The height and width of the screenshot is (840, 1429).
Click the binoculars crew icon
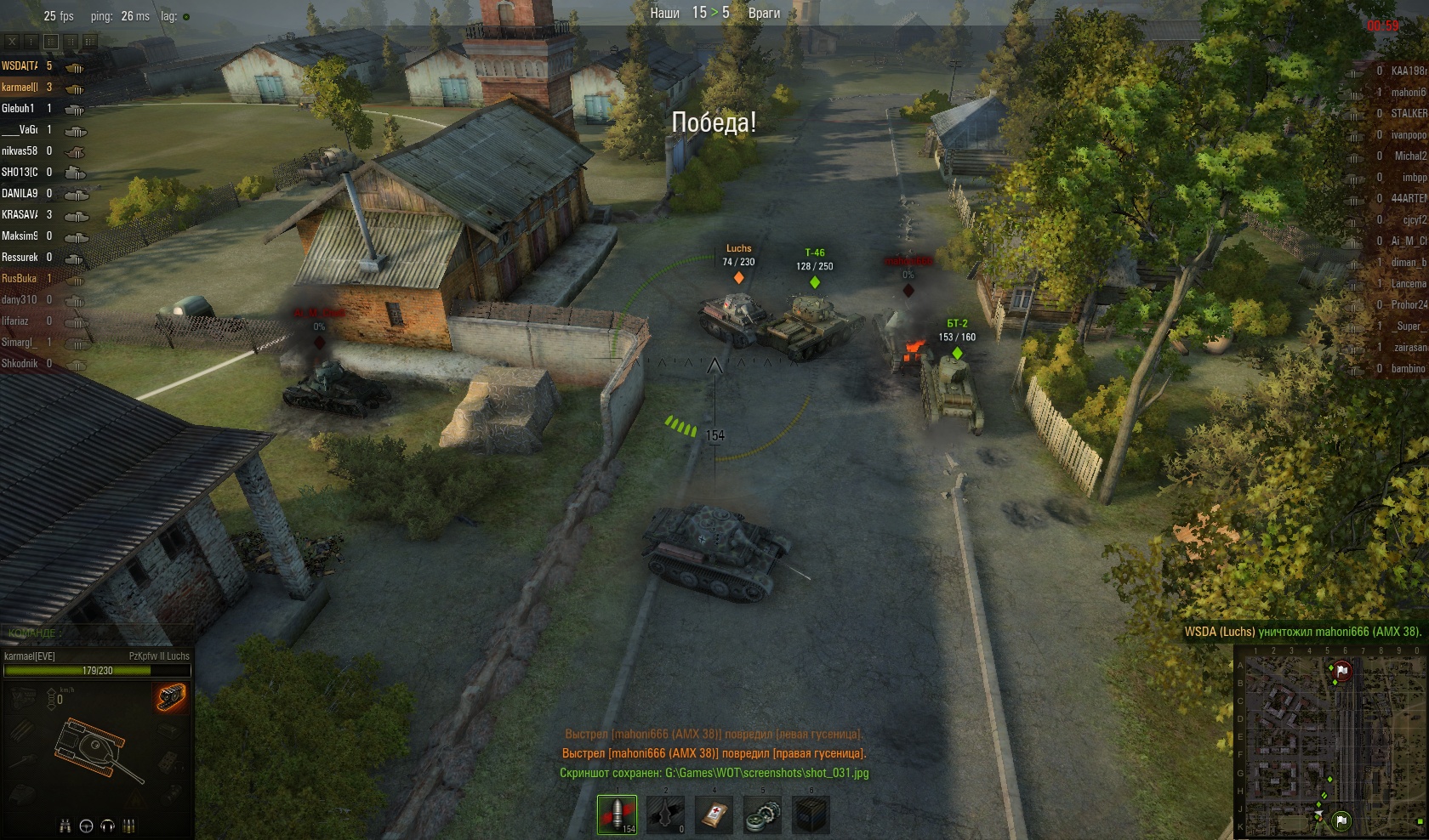[65, 826]
